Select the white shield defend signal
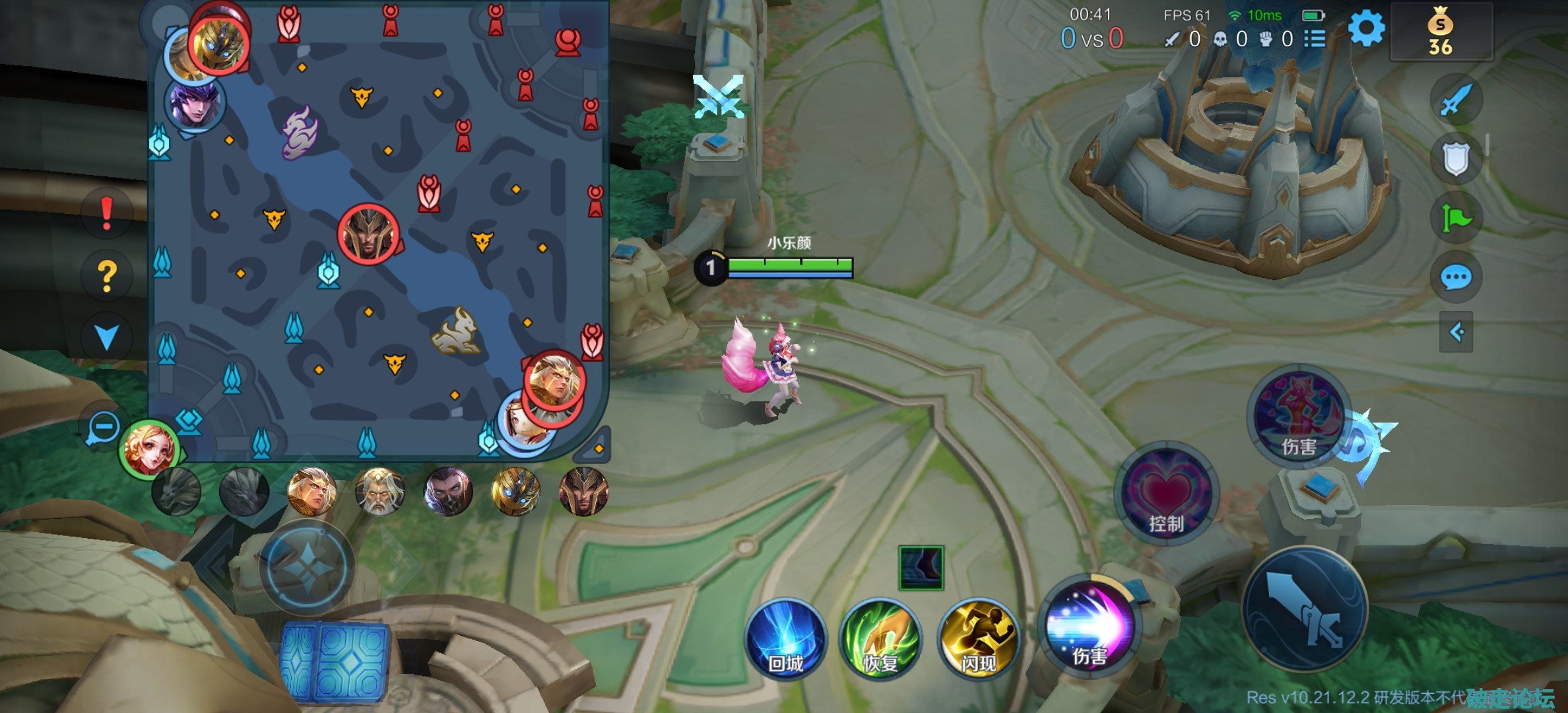Viewport: 1568px width, 713px height. tap(1456, 158)
